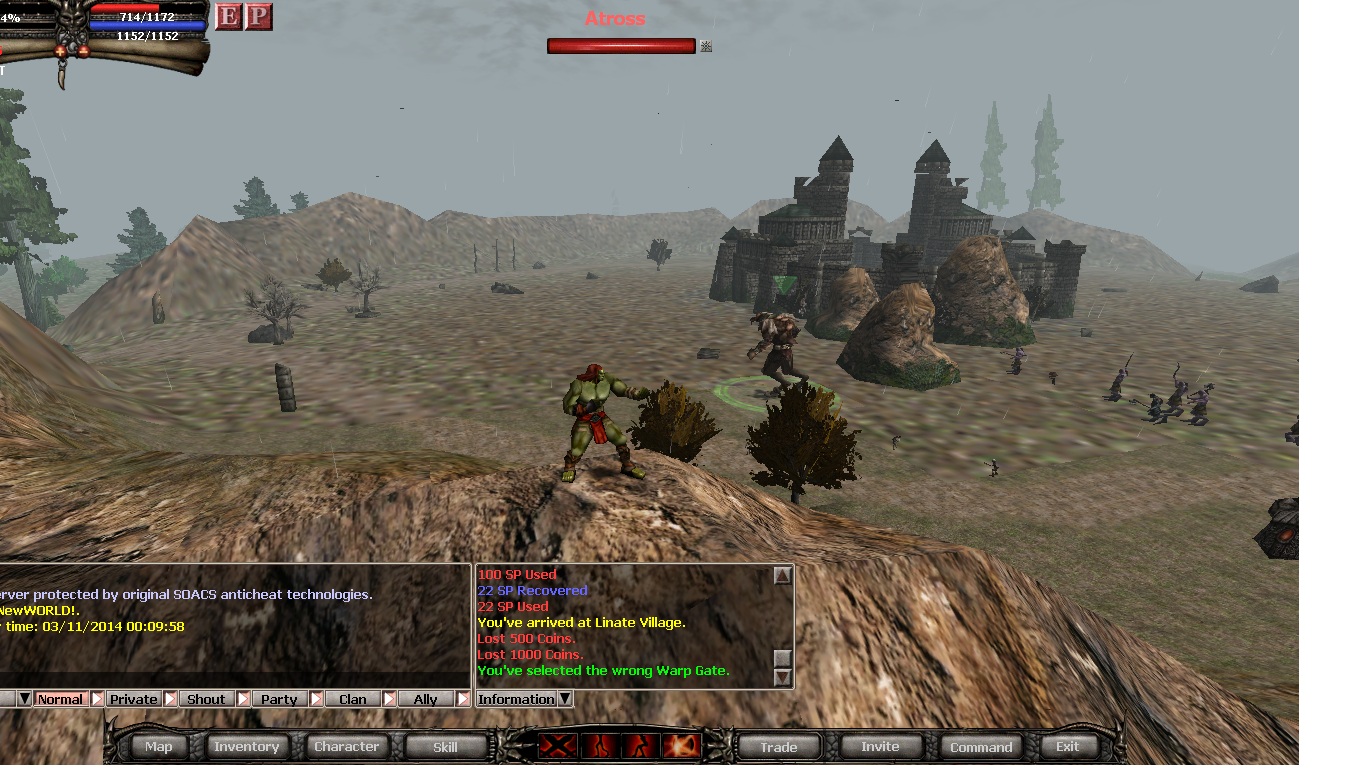Viewport: 1366px width, 768px height.
Task: Click the red E button
Action: pos(229,17)
